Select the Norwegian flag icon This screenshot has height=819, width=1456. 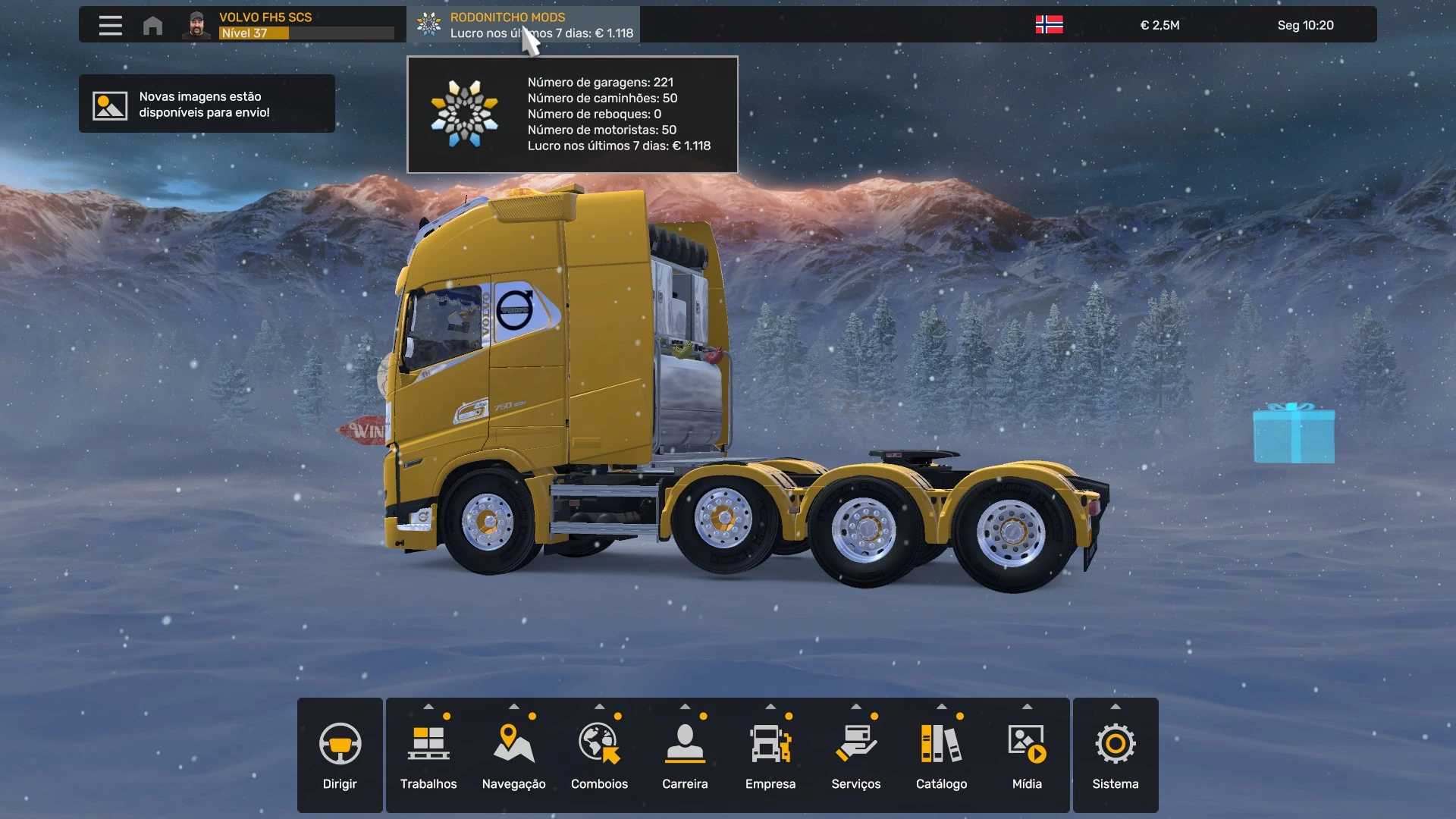pyautogui.click(x=1049, y=25)
